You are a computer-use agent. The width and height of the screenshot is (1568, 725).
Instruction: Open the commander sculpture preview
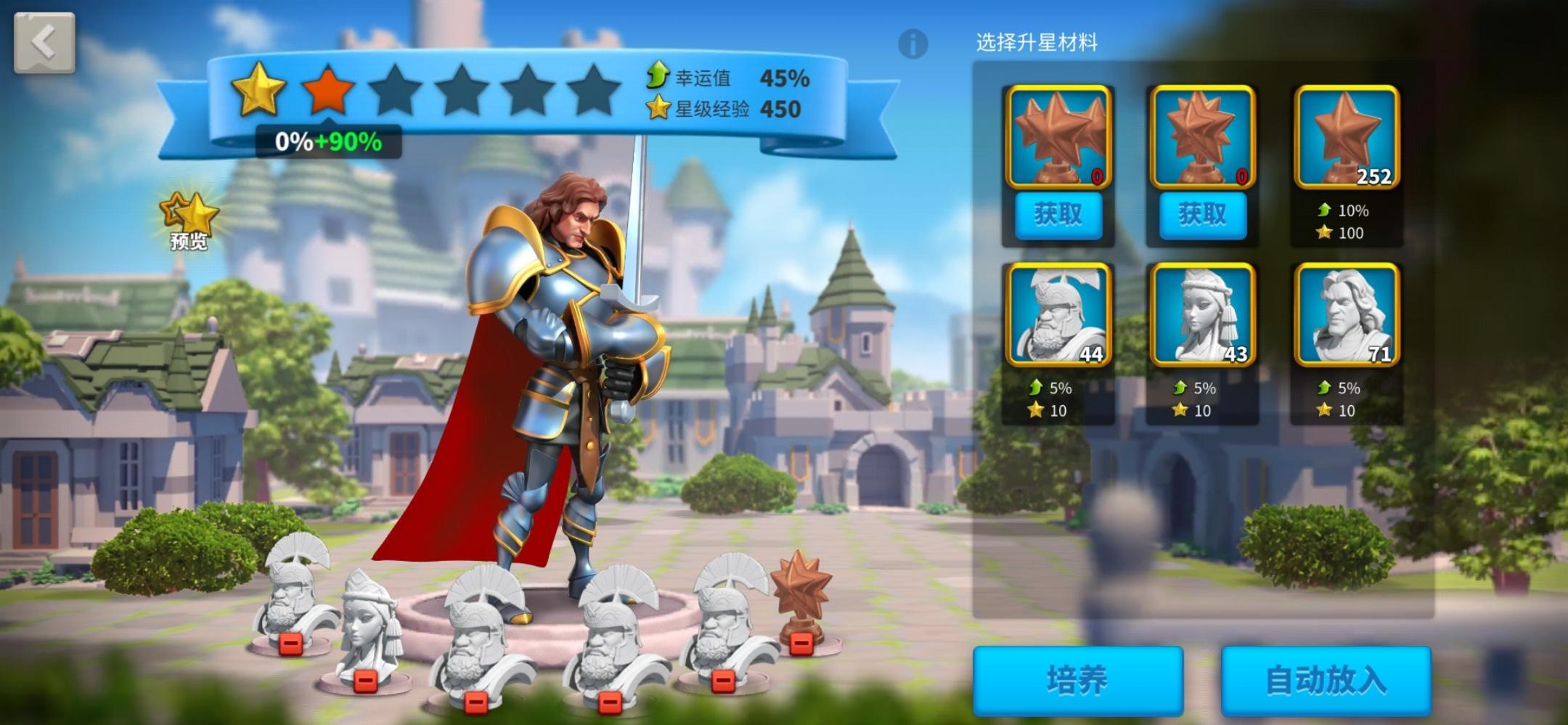coord(189,219)
